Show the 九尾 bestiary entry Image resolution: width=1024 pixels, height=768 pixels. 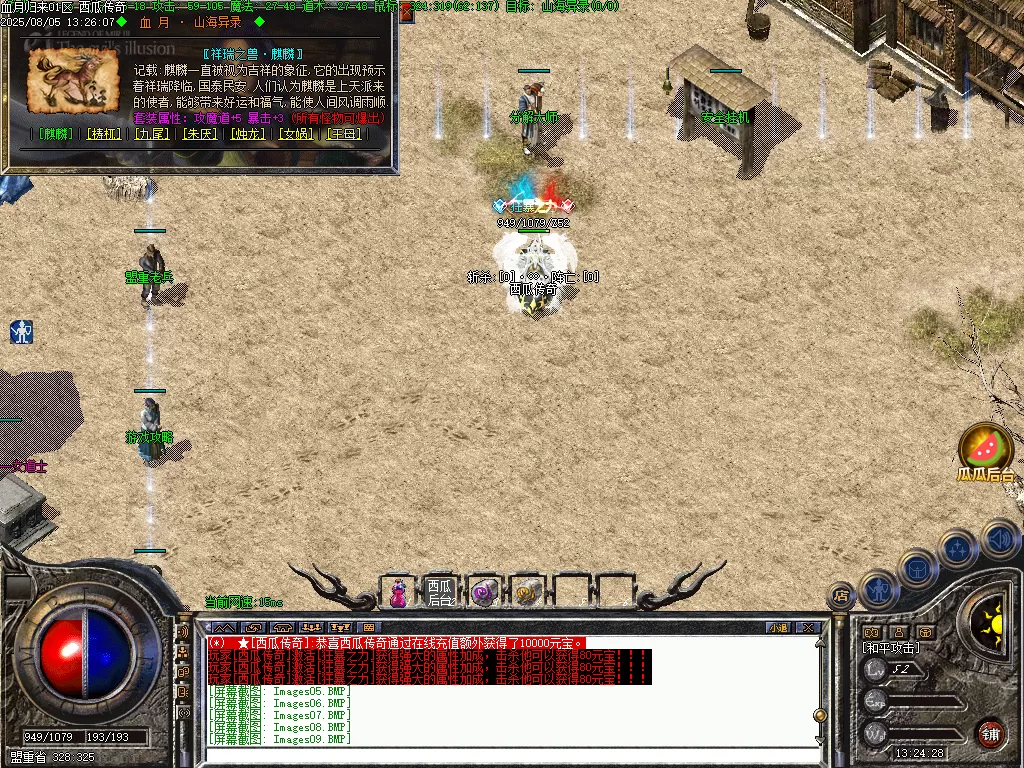point(150,133)
